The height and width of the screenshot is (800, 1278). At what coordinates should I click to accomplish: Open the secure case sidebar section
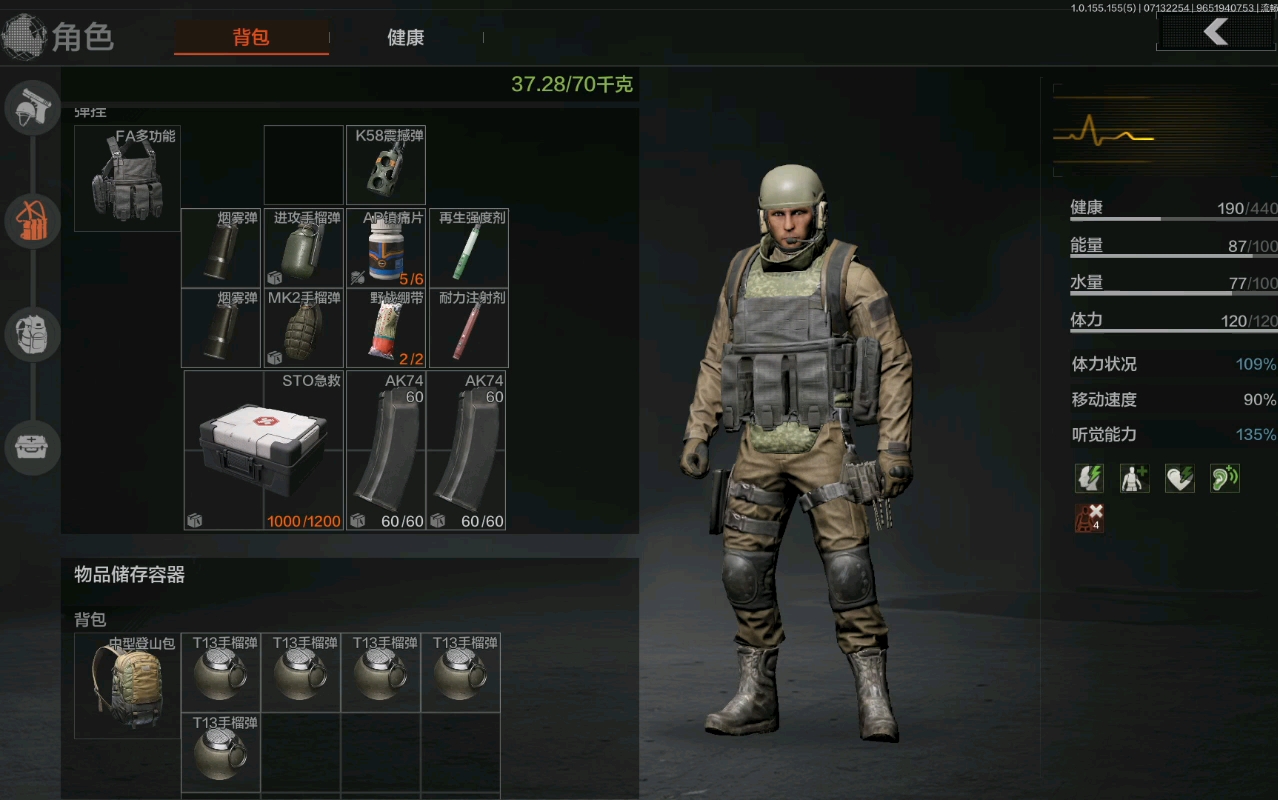coord(33,447)
